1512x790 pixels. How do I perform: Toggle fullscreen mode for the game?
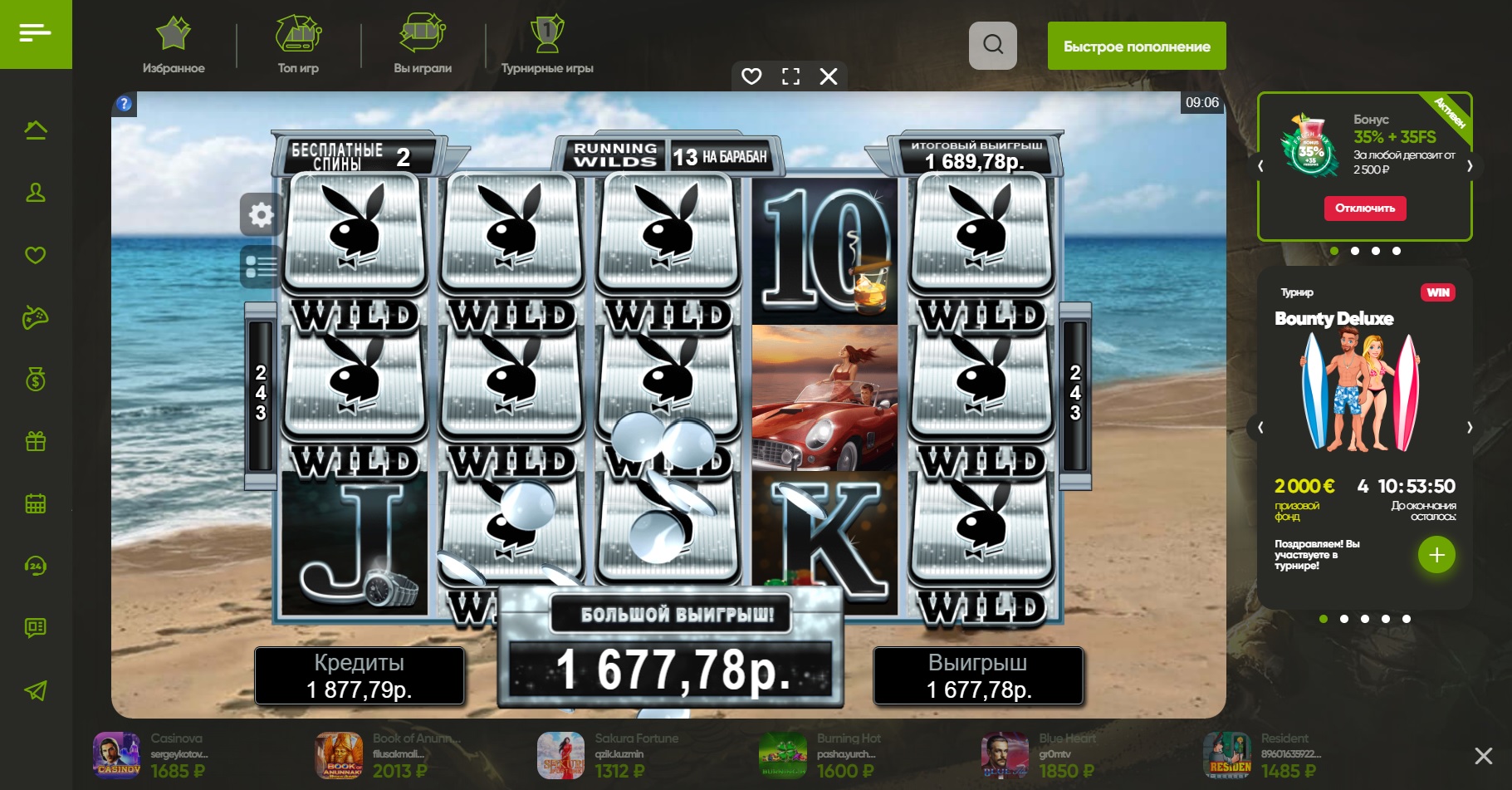point(790,76)
